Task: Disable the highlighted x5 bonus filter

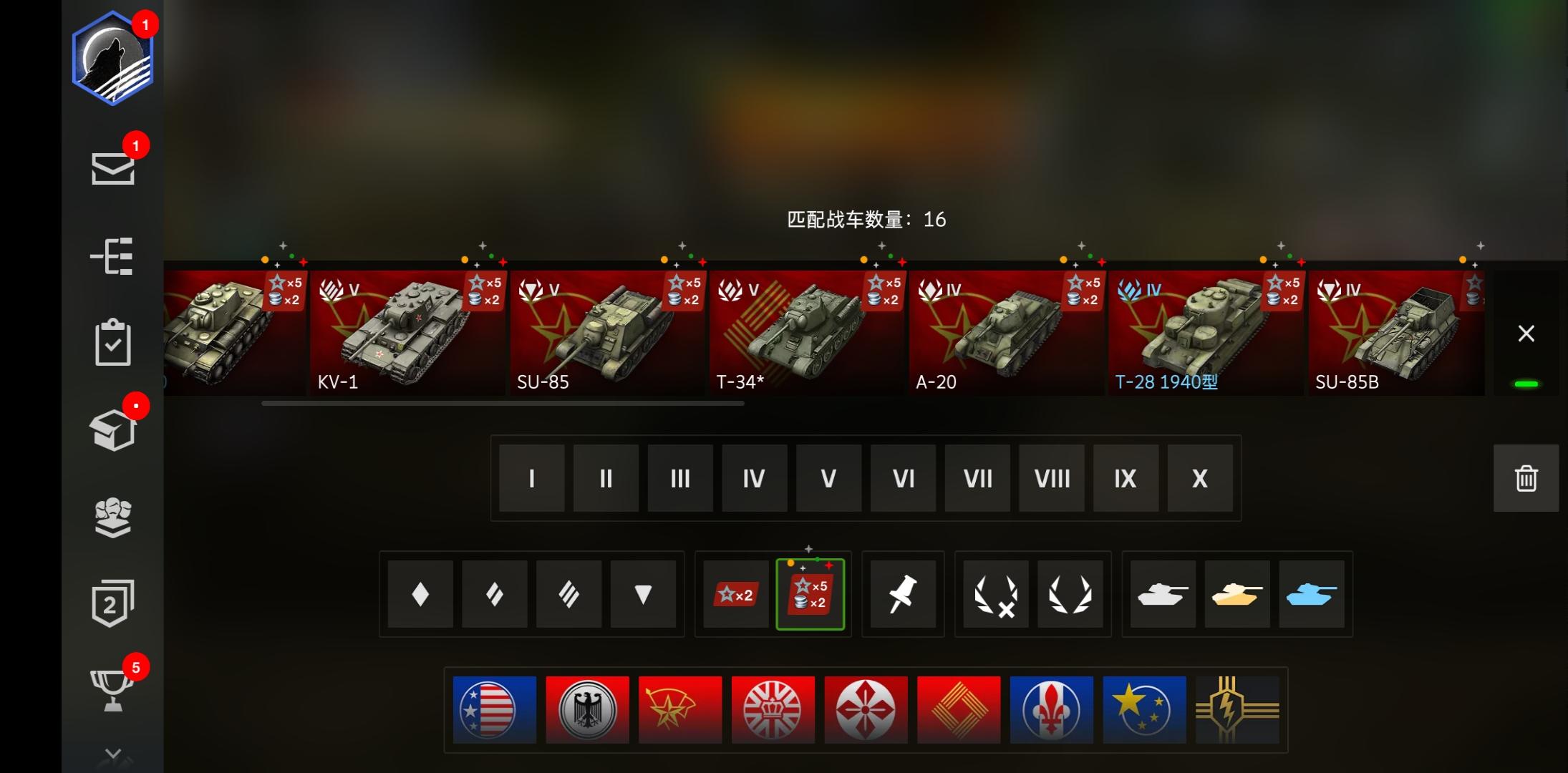Action: coord(811,594)
